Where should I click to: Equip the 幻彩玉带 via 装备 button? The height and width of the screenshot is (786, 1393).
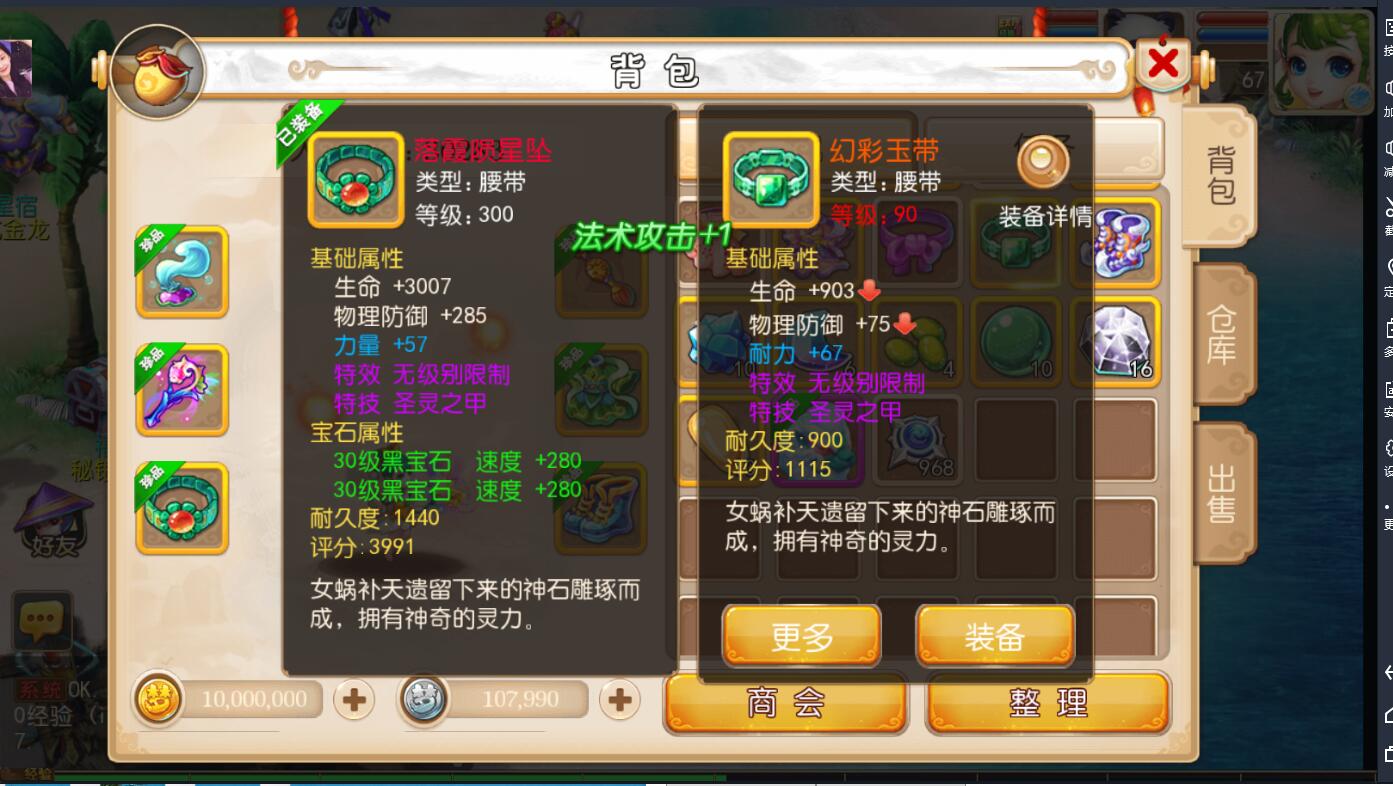coord(996,636)
